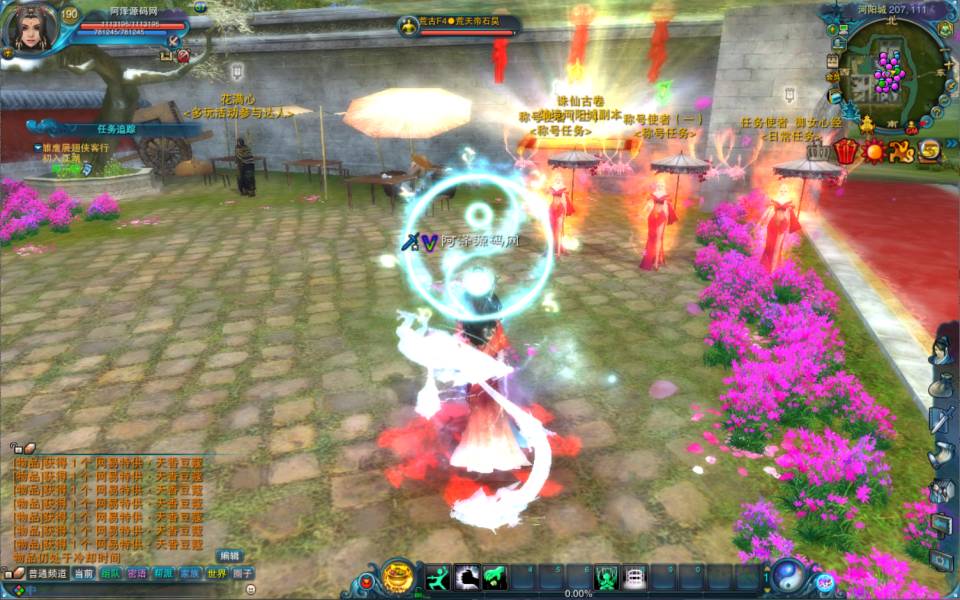This screenshot has height=600, width=960.
Task: Click the 编辑 button above chat tabs
Action: tap(230, 556)
